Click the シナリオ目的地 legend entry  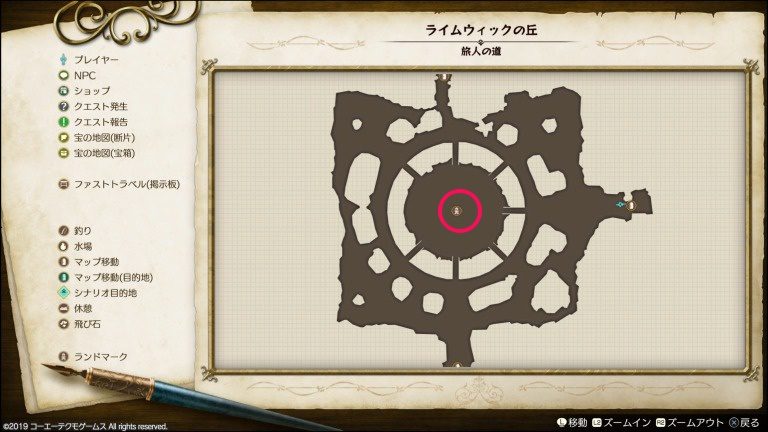98,293
